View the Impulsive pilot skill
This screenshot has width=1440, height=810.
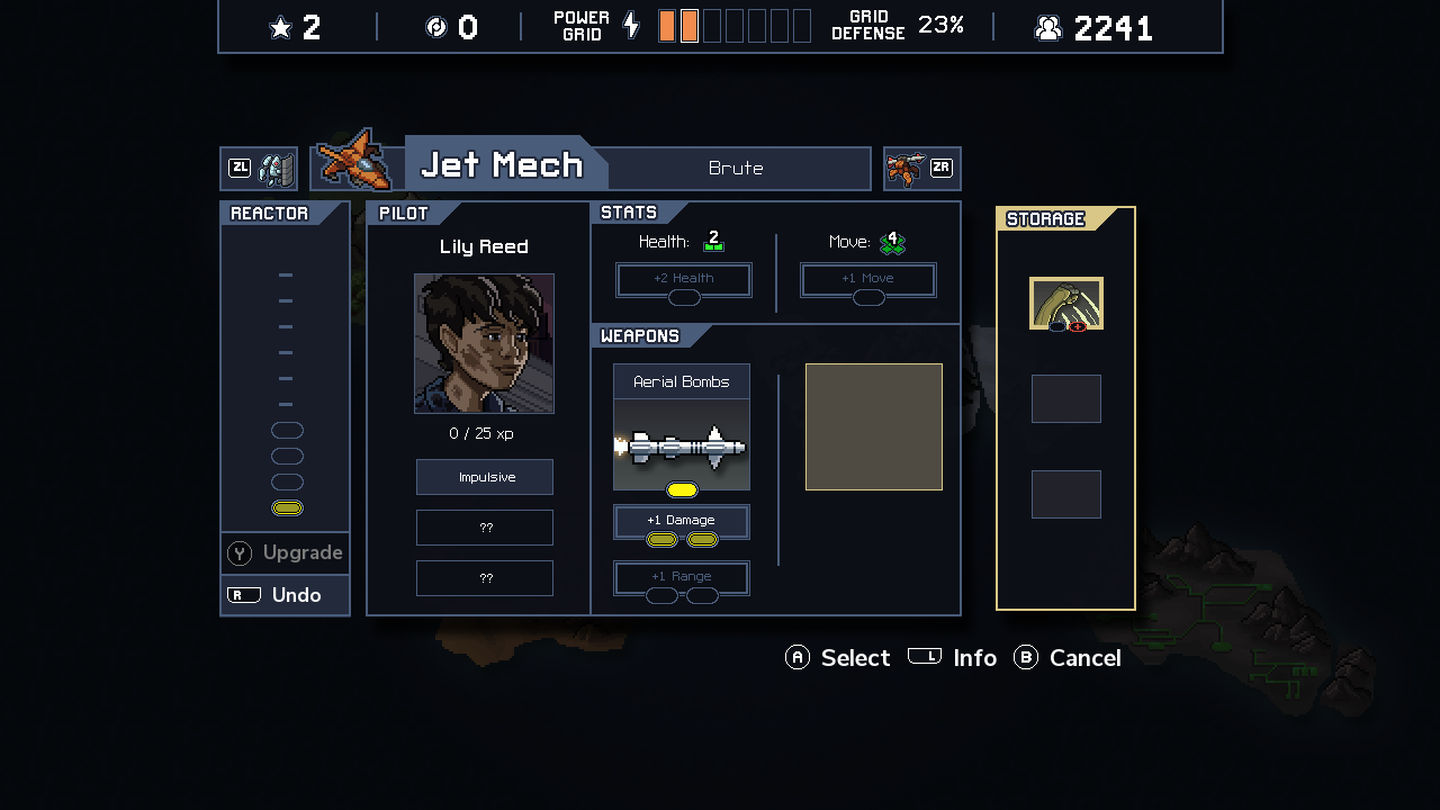tap(485, 477)
